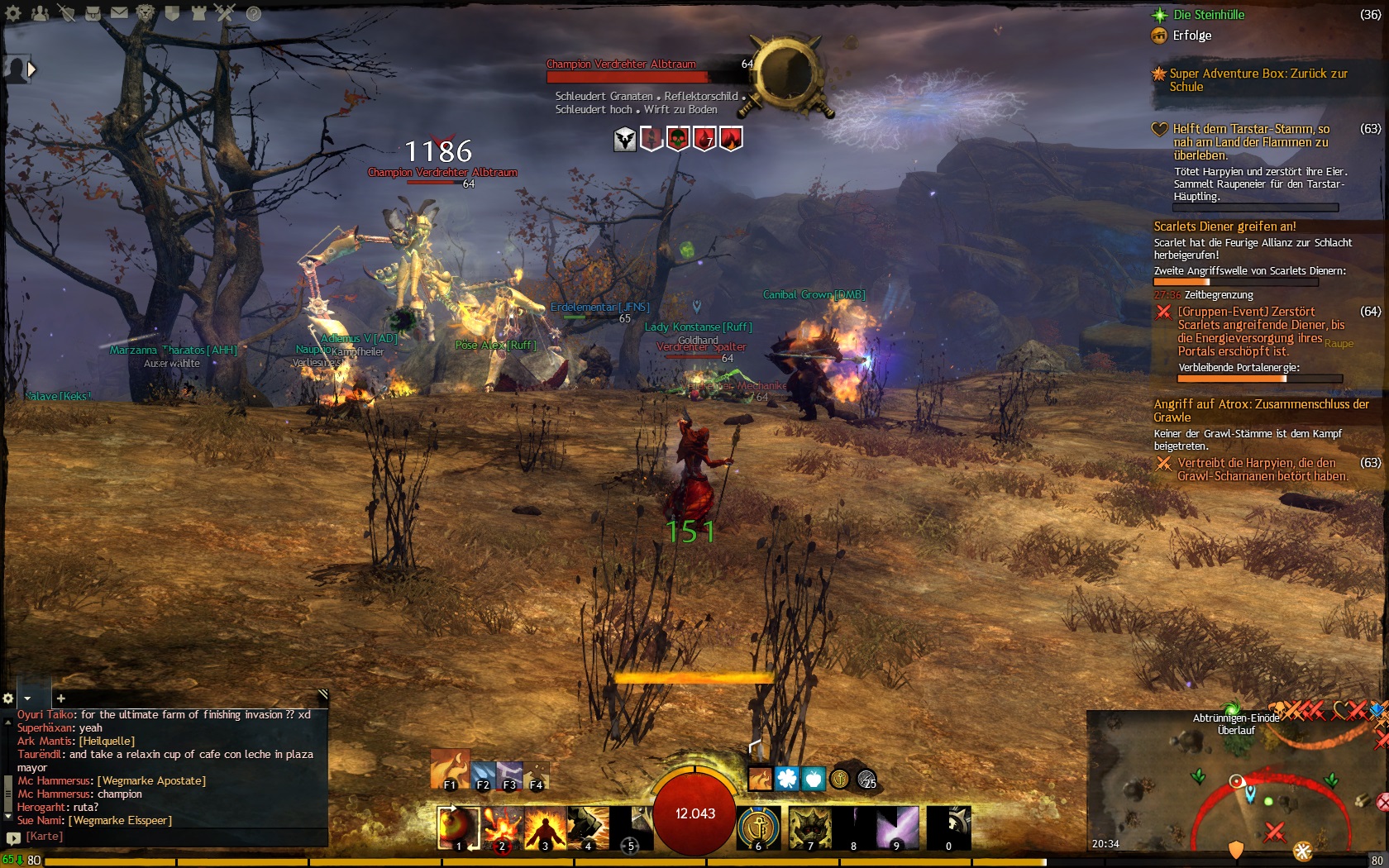Expand the party portrait arrow
Viewport: 1389px width, 868px height.
(x=31, y=69)
